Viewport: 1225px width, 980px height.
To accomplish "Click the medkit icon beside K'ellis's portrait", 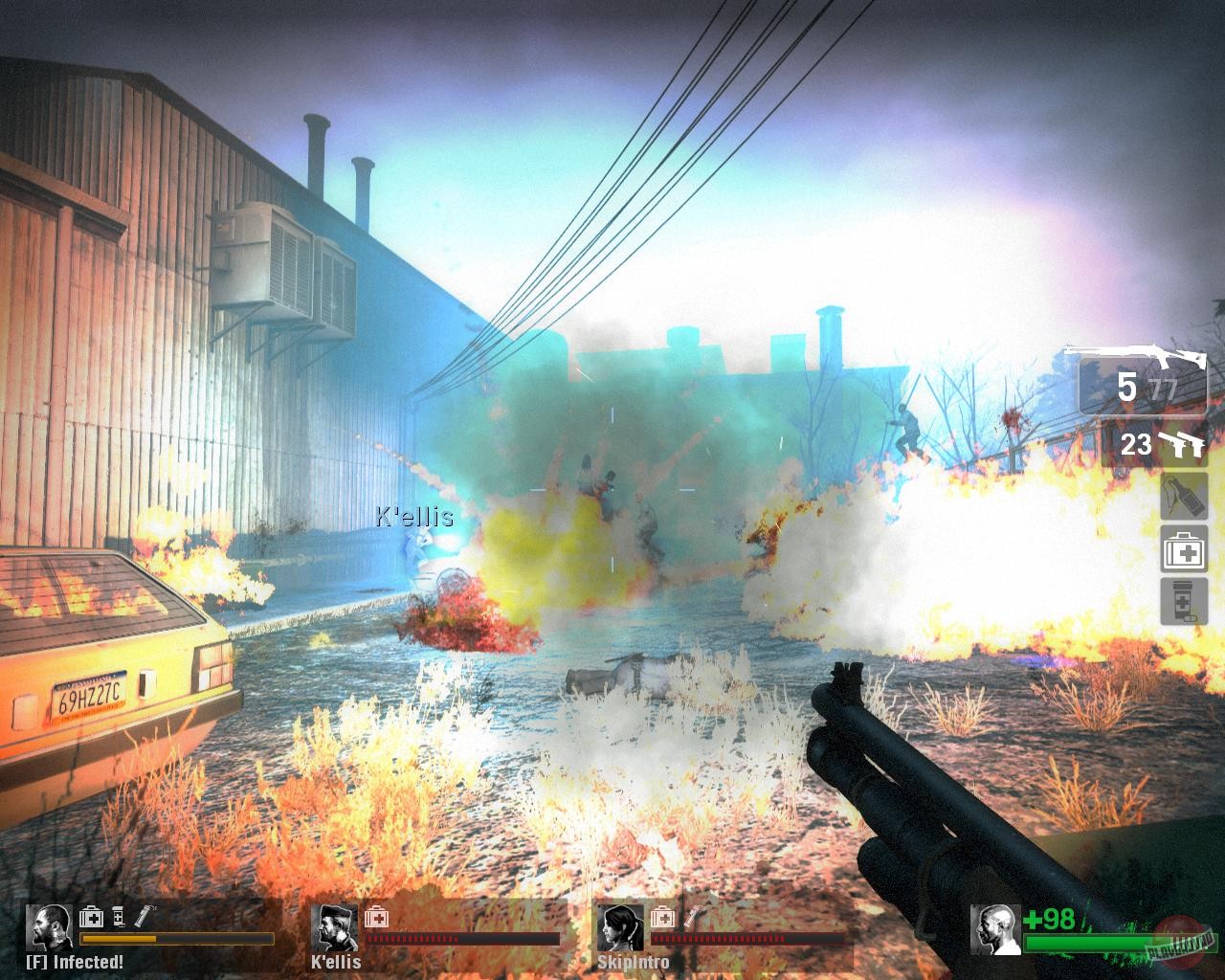I will (376, 920).
